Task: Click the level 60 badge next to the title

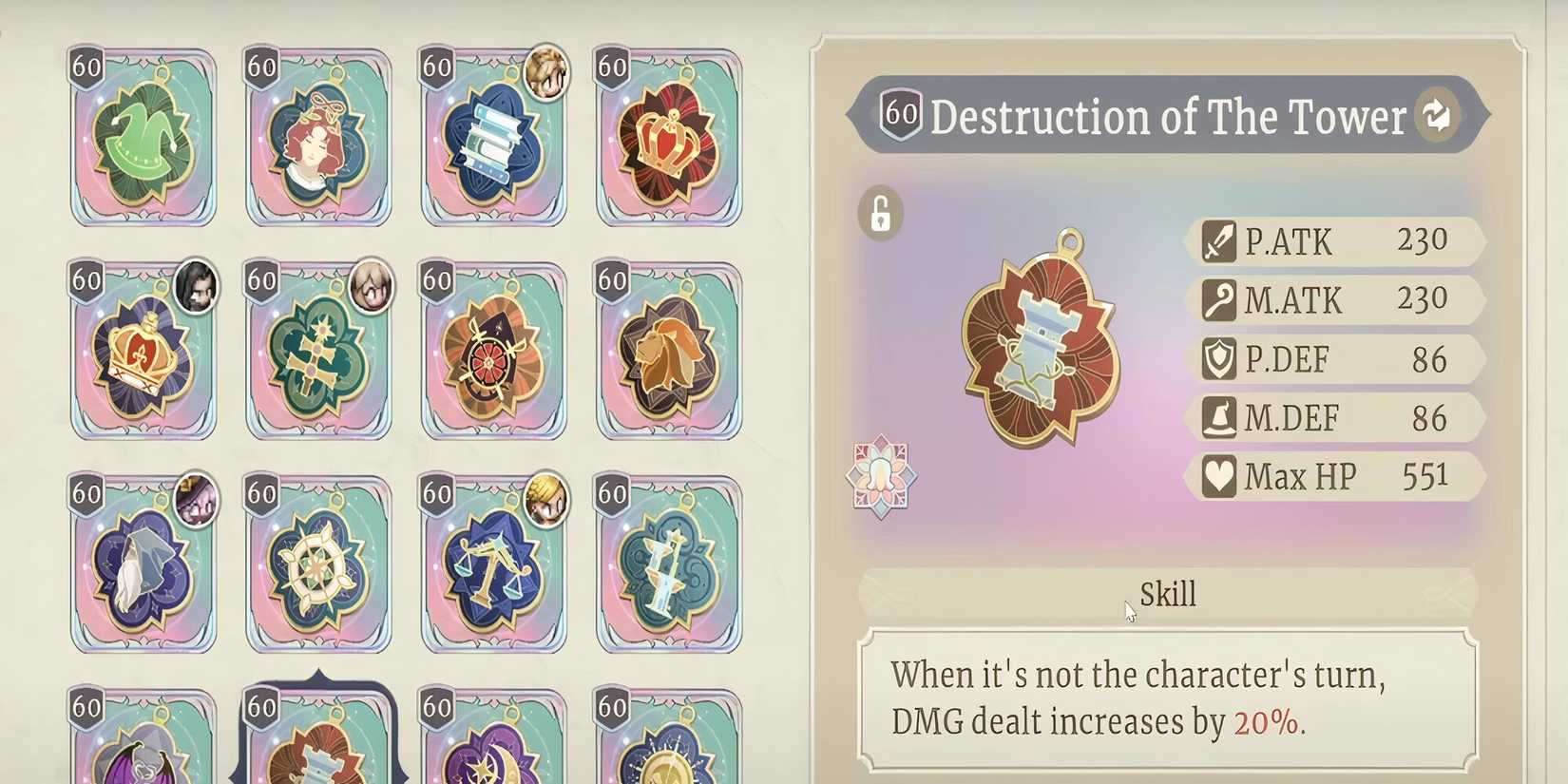Action: [x=900, y=116]
